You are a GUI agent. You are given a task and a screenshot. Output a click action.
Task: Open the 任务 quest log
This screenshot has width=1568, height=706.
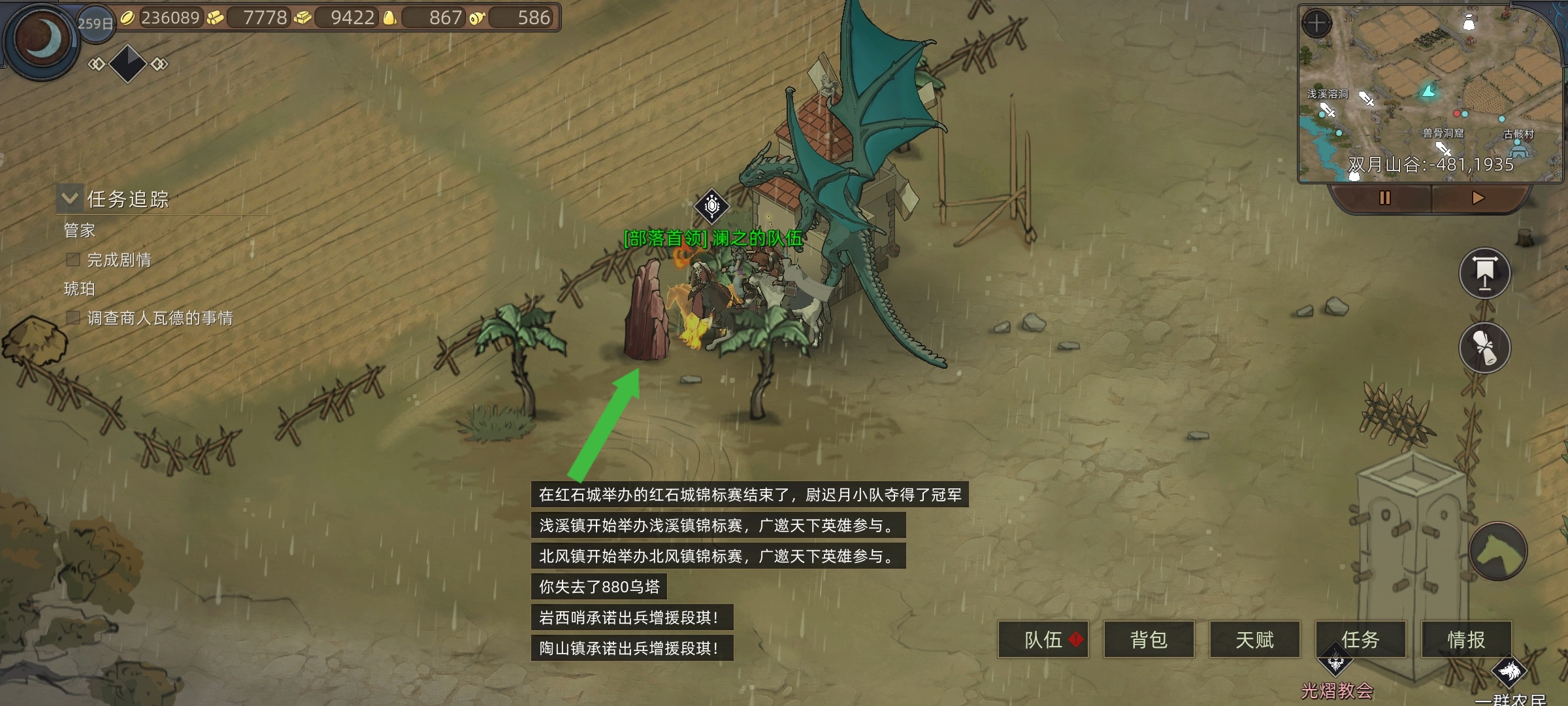coord(1360,639)
